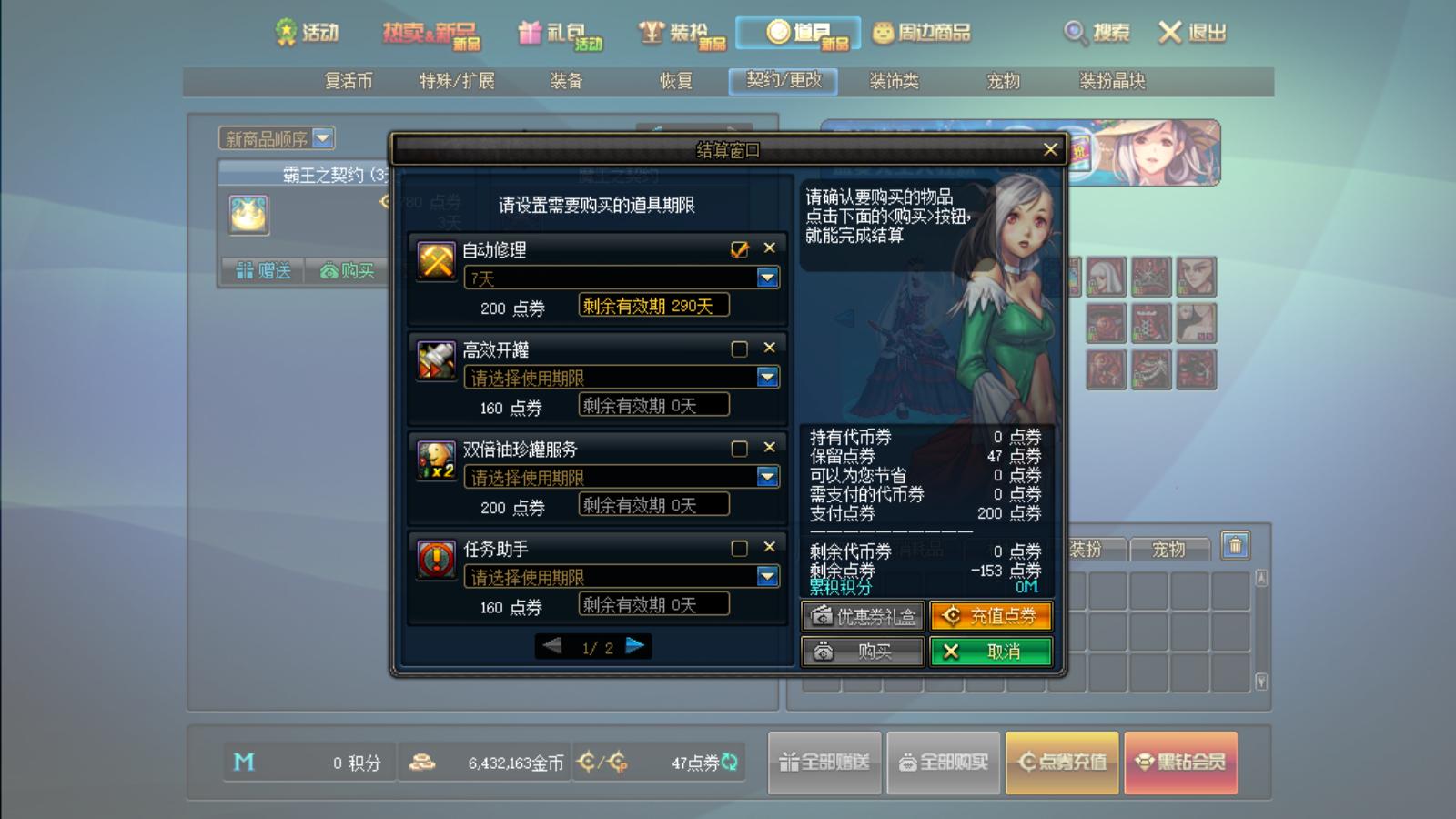This screenshot has height=819, width=1456.
Task: Close the 结算窗口 dialog
Action: 1050,149
